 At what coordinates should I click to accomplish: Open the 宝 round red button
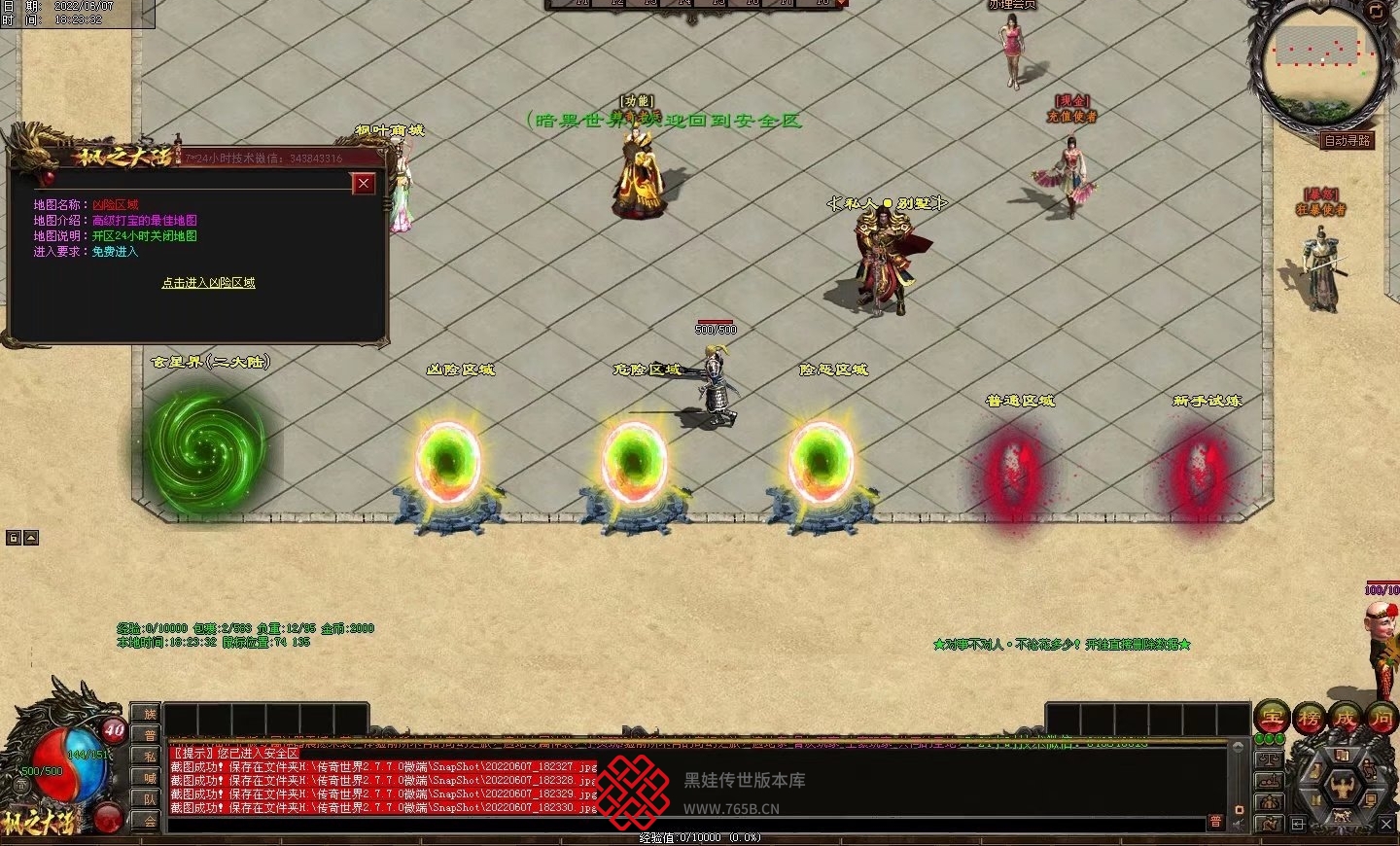pyautogui.click(x=1272, y=718)
